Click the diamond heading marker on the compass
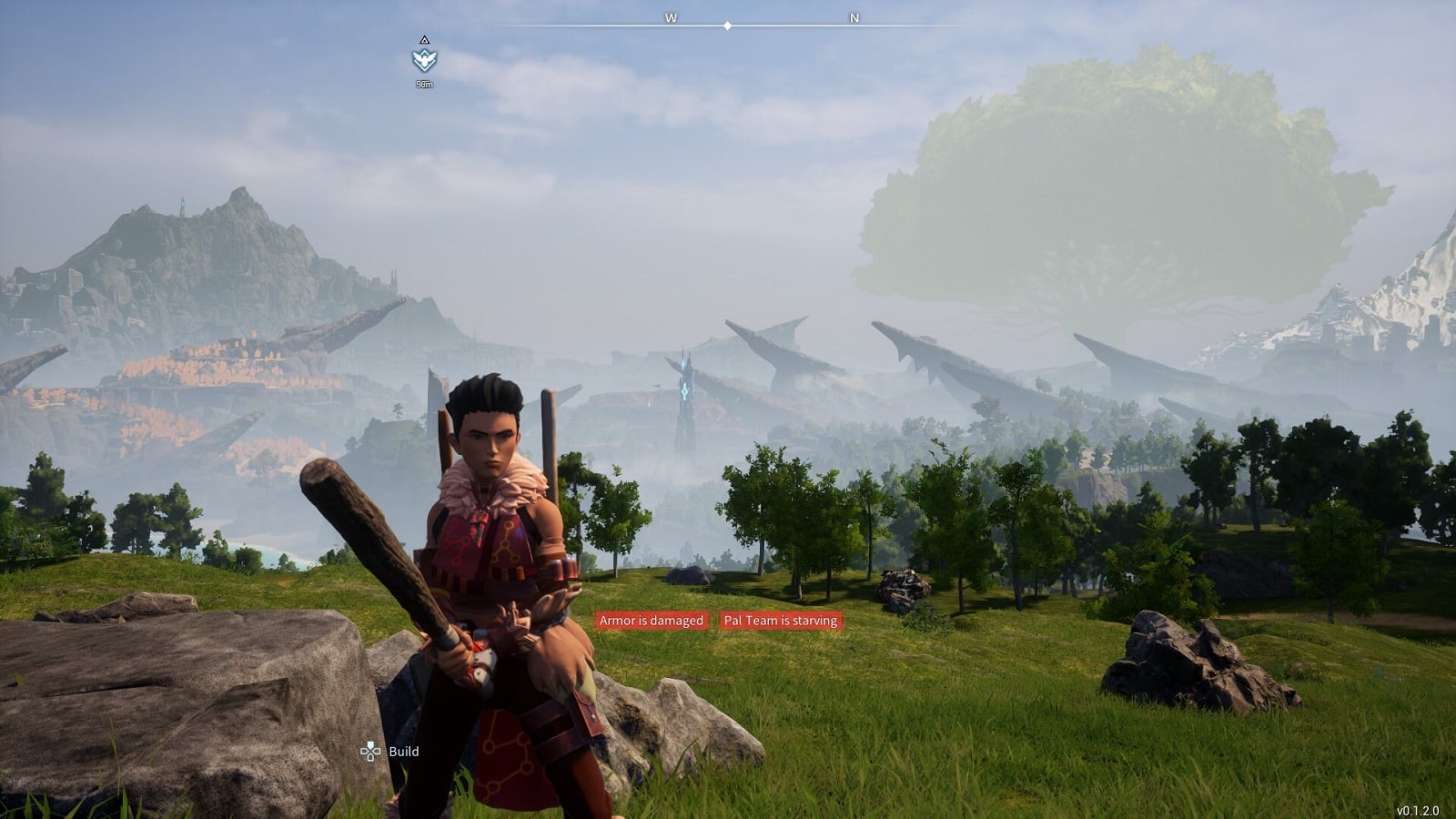Screen dimensions: 1456x819 click(x=726, y=26)
